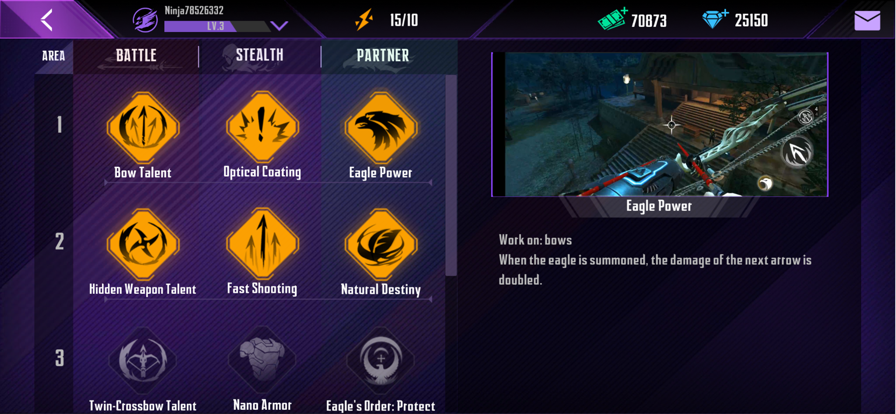896x414 pixels.
Task: Switch to the Stealth column
Action: [259, 56]
